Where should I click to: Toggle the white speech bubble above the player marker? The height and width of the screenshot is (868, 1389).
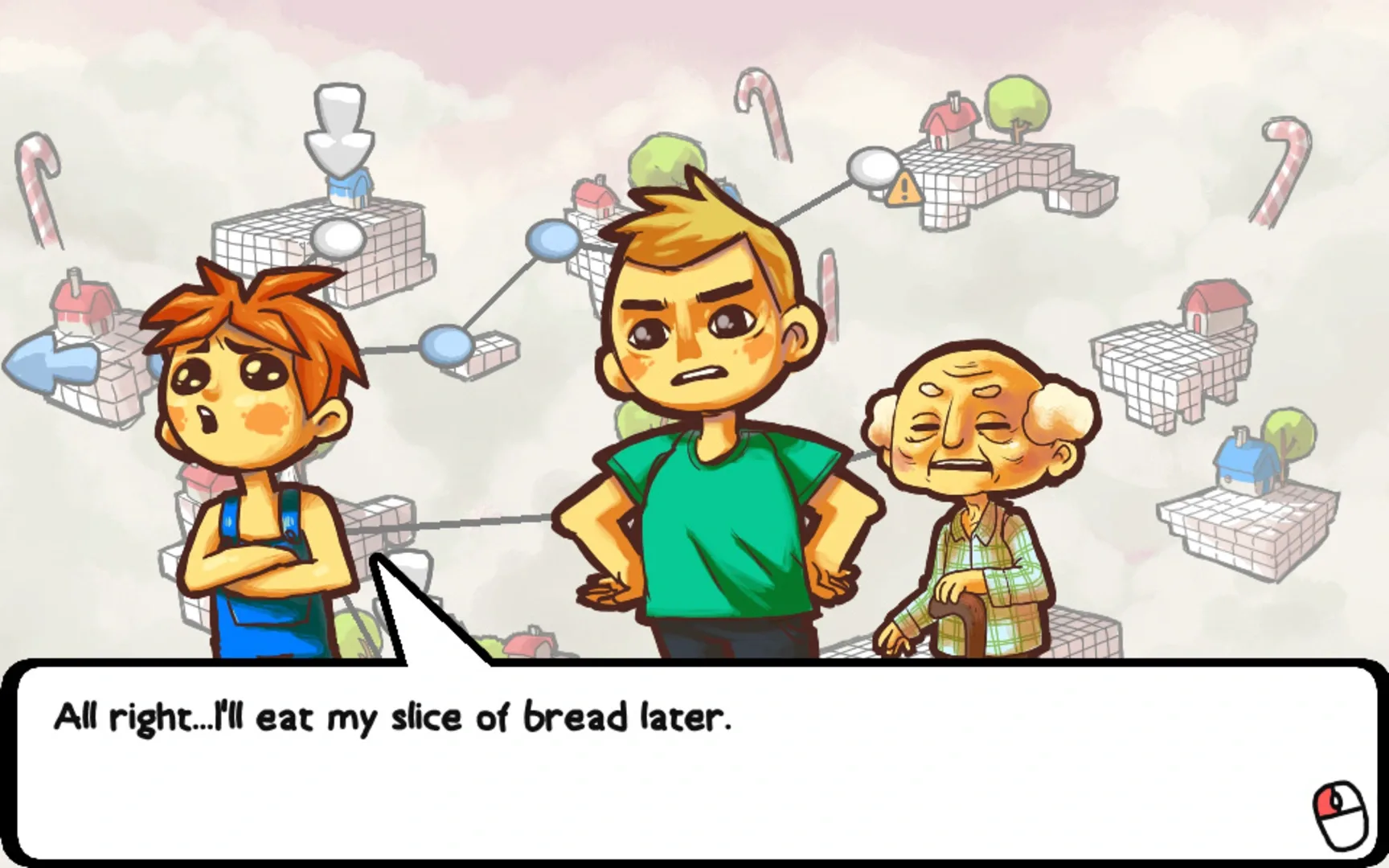(x=338, y=237)
